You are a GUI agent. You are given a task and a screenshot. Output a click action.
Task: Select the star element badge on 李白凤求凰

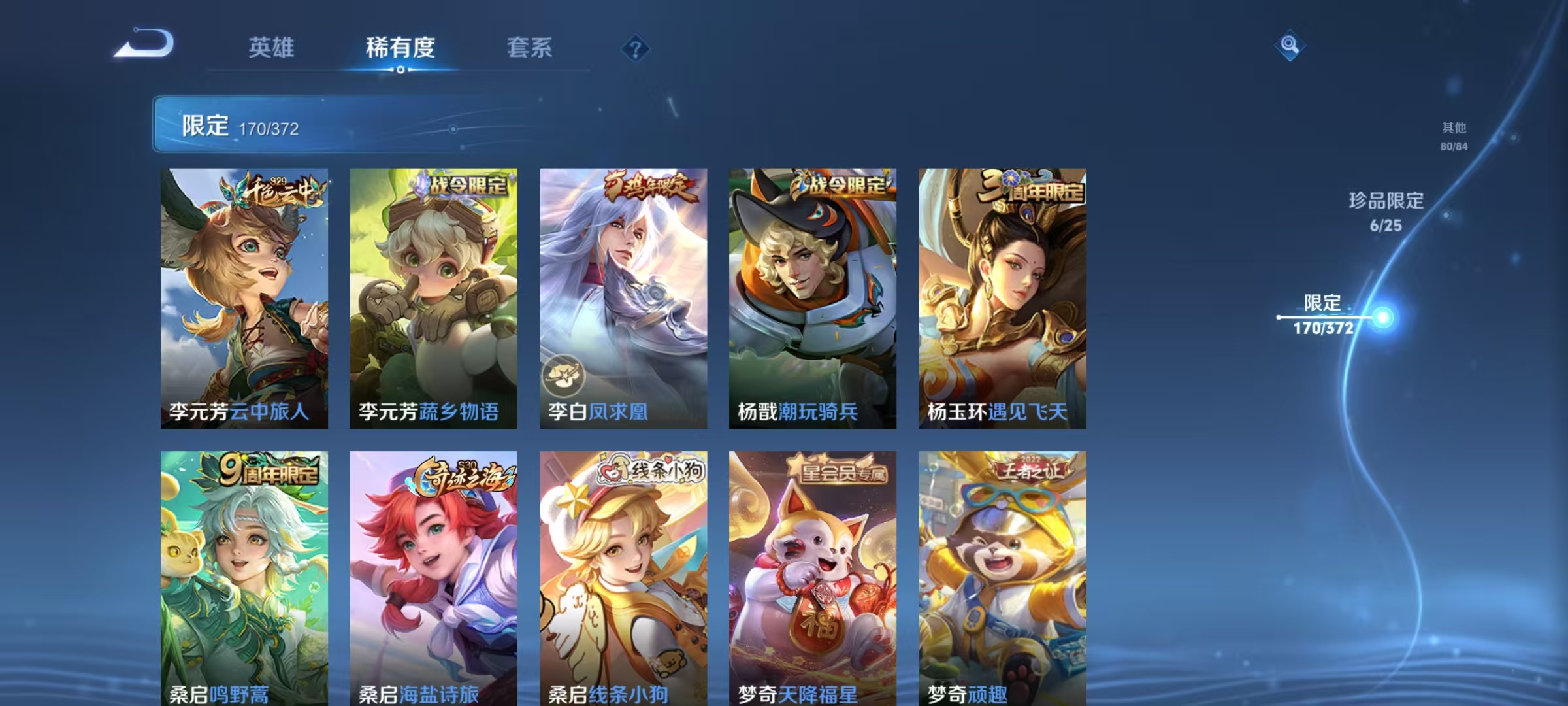pos(564,373)
